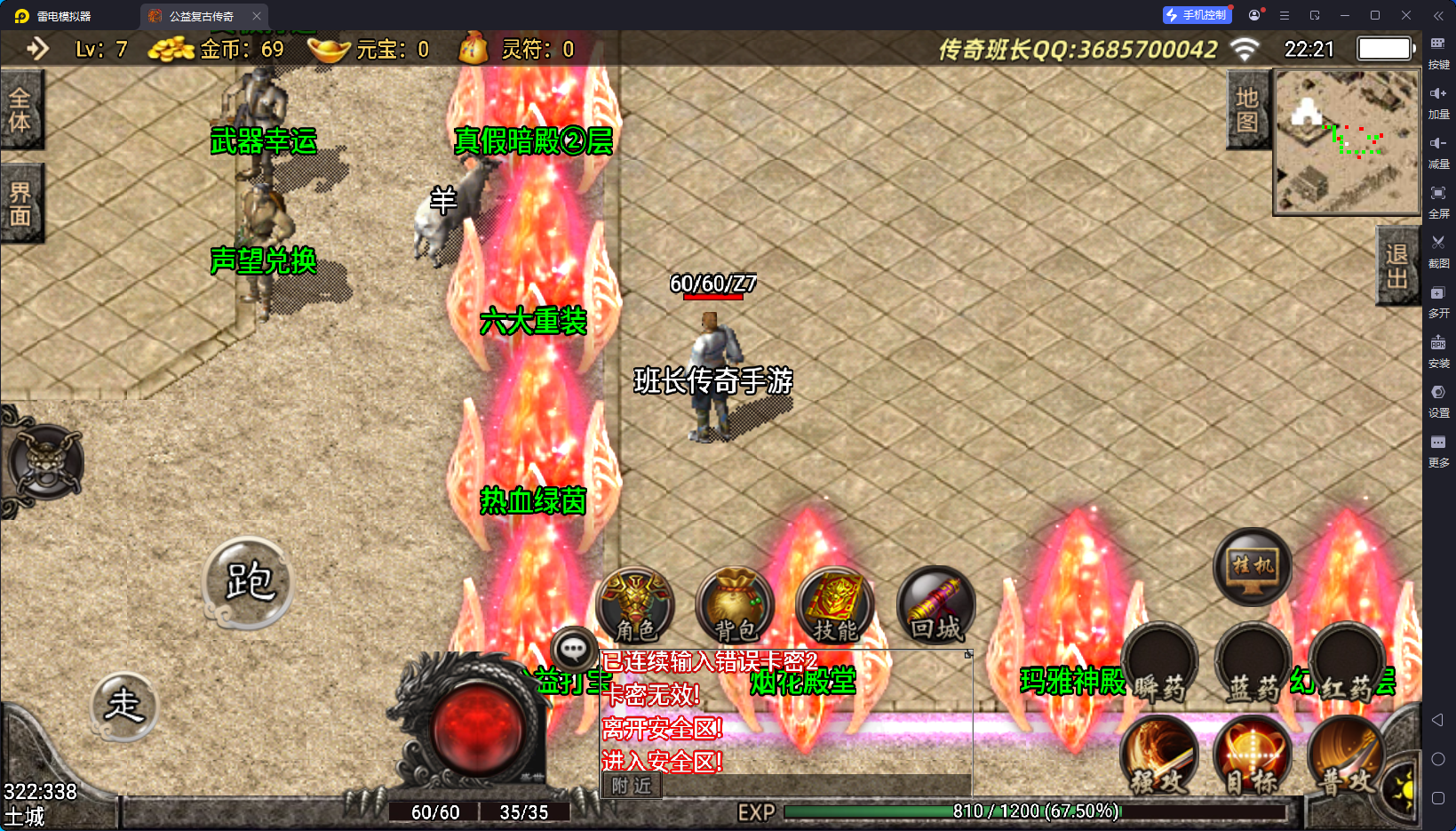1456x831 pixels.
Task: Open the 背包 backpack
Action: coord(736,605)
